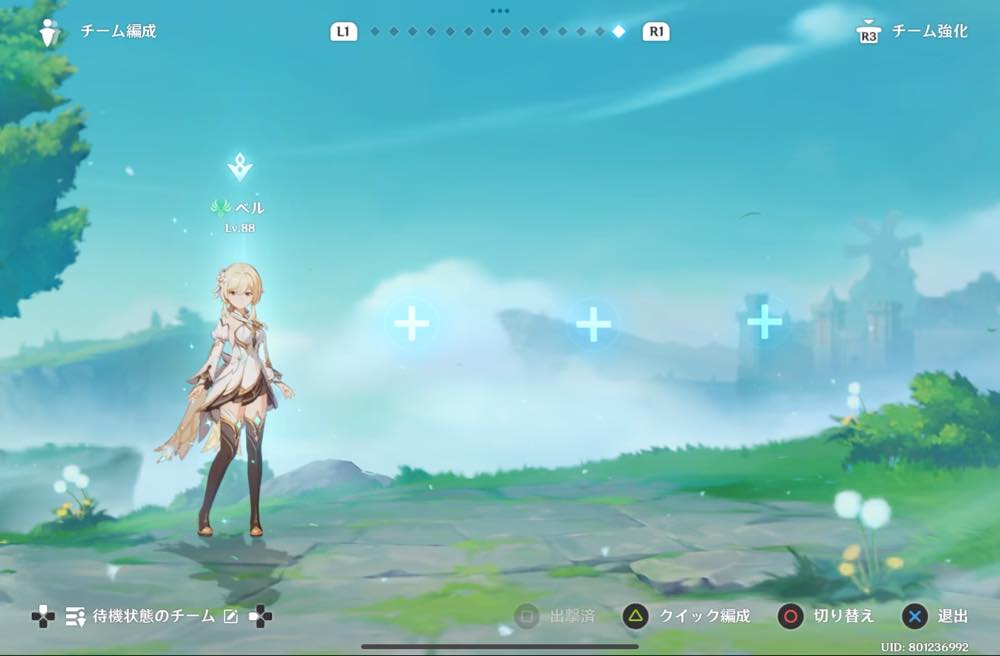Select the highlighted team page dot
Screen dimensions: 1000x656
(618, 31)
